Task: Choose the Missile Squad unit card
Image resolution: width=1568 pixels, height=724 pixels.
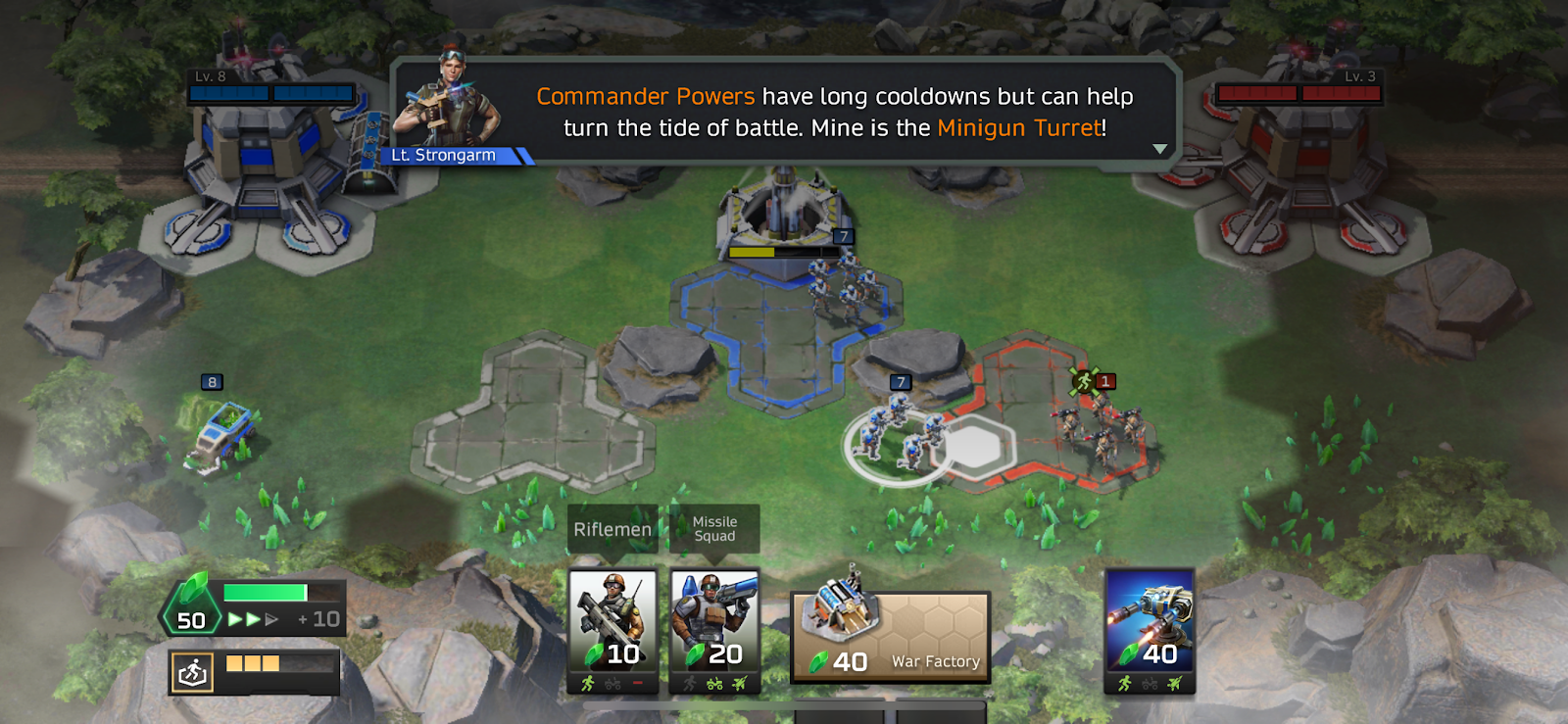Action: [714, 627]
